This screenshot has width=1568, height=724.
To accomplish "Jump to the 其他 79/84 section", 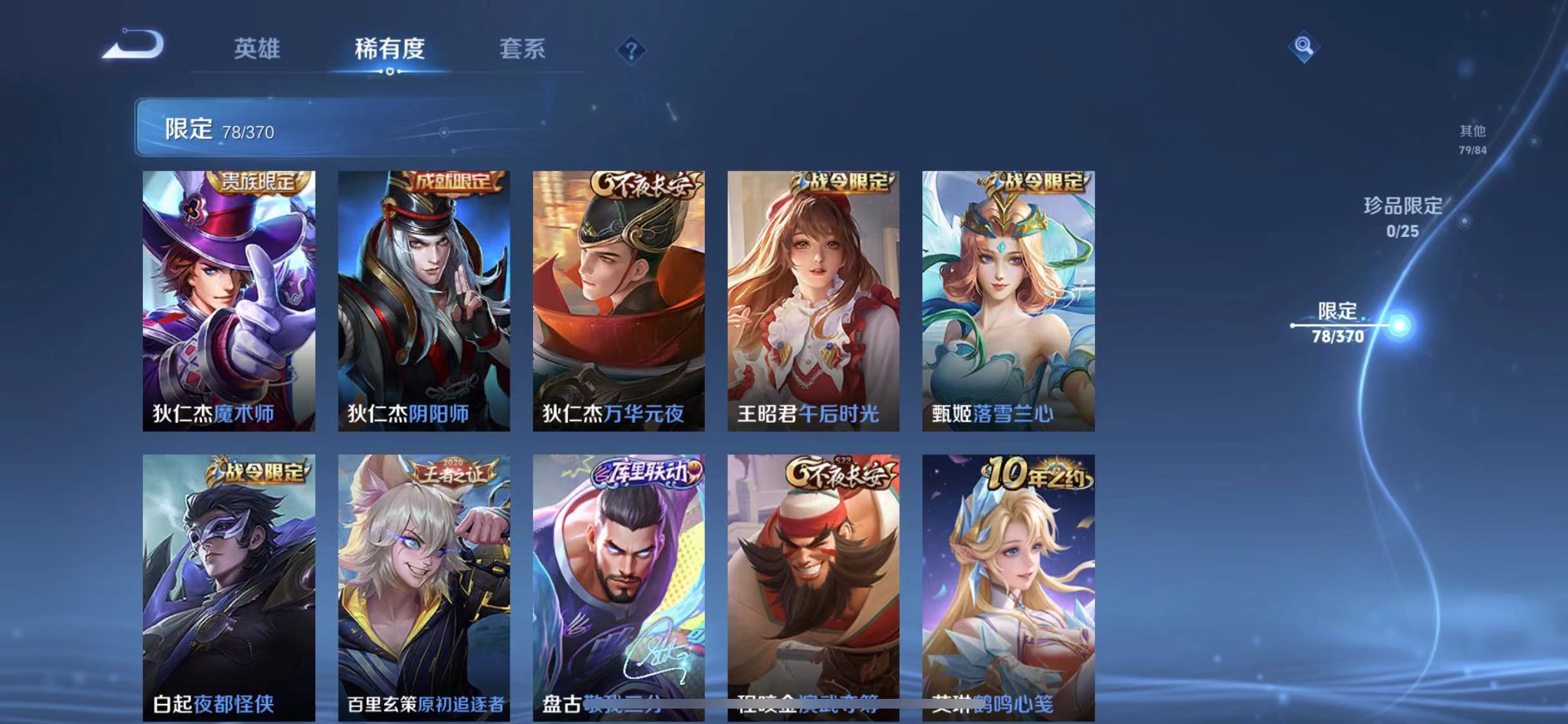I will [x=1472, y=138].
